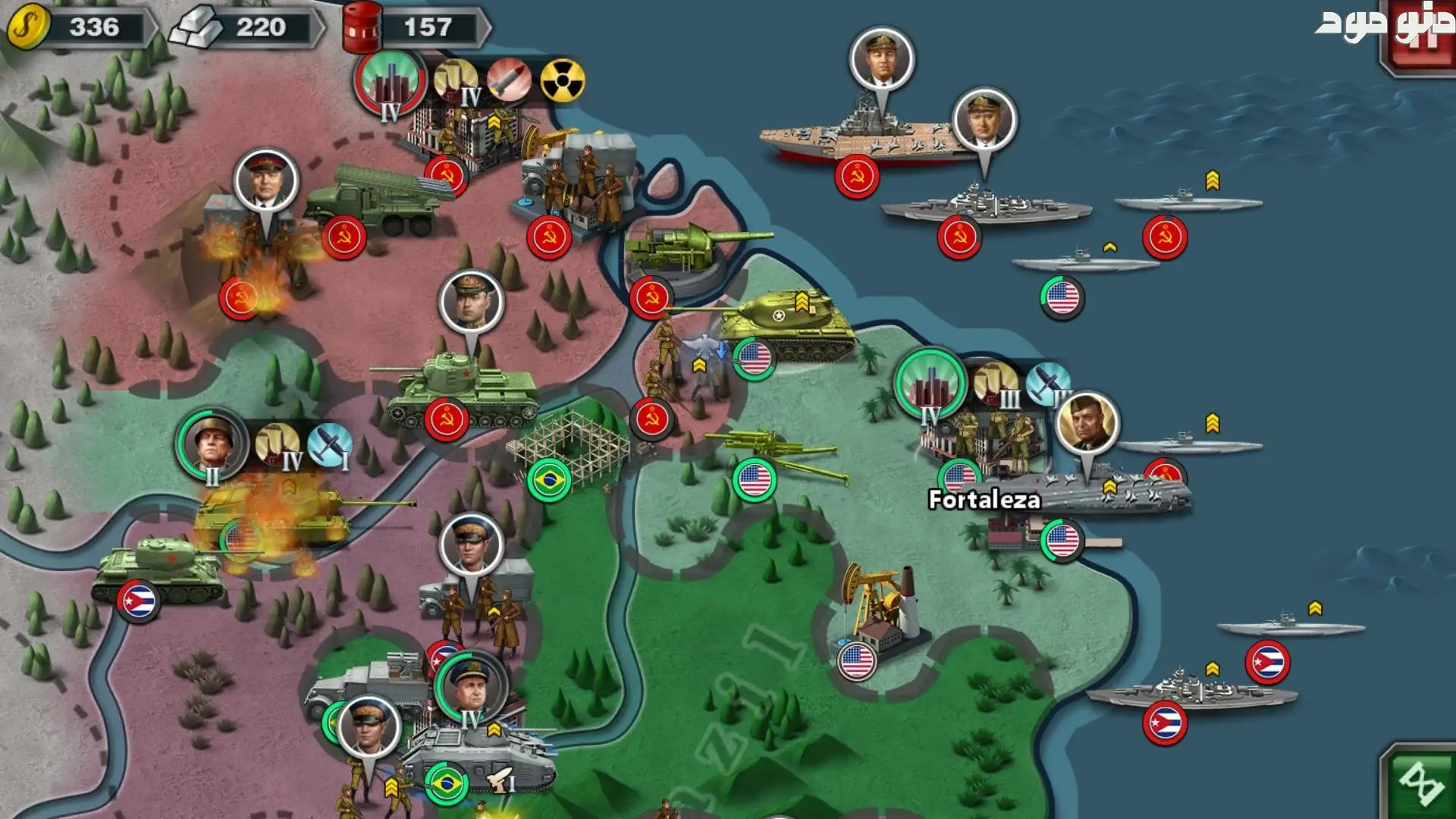Choose the US submarine at sea
Image resolution: width=1456 pixels, height=819 pixels.
1084,265
